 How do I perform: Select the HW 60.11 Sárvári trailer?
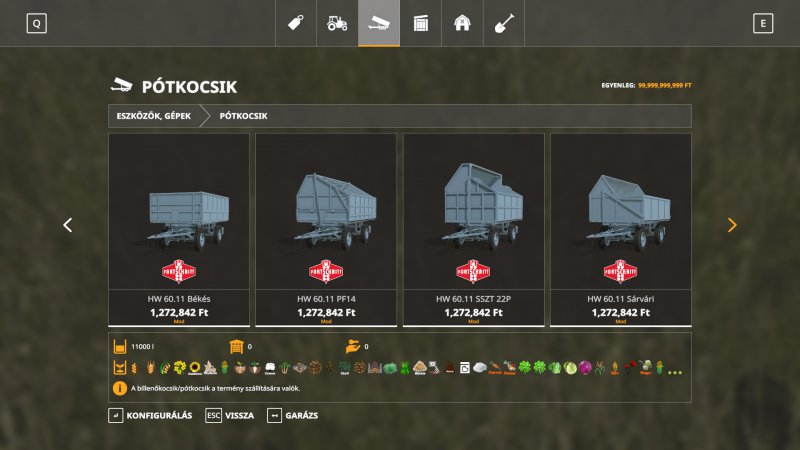pos(621,229)
